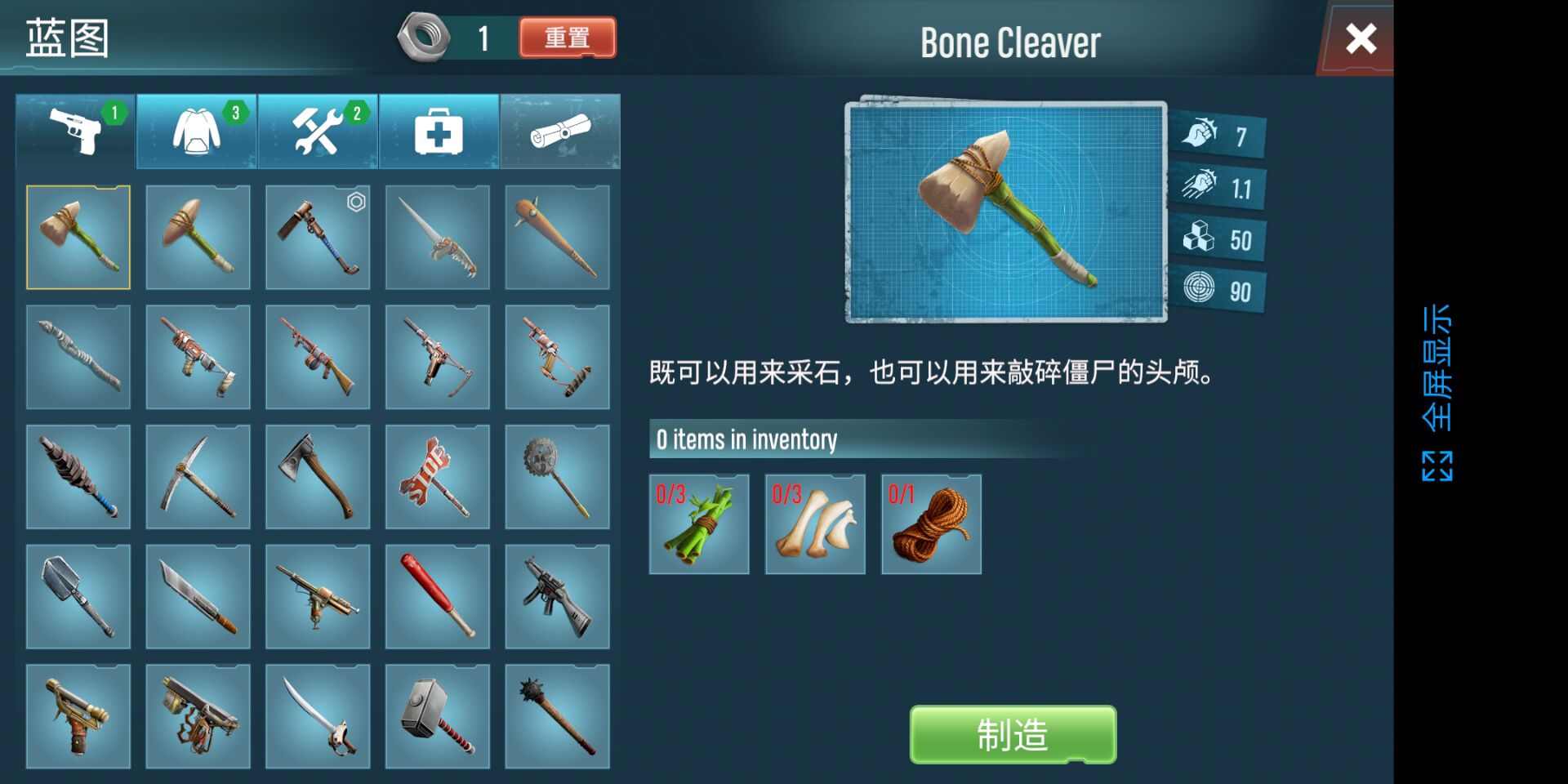
Task: Select the spiked mace blueprint
Action: (x=558, y=717)
